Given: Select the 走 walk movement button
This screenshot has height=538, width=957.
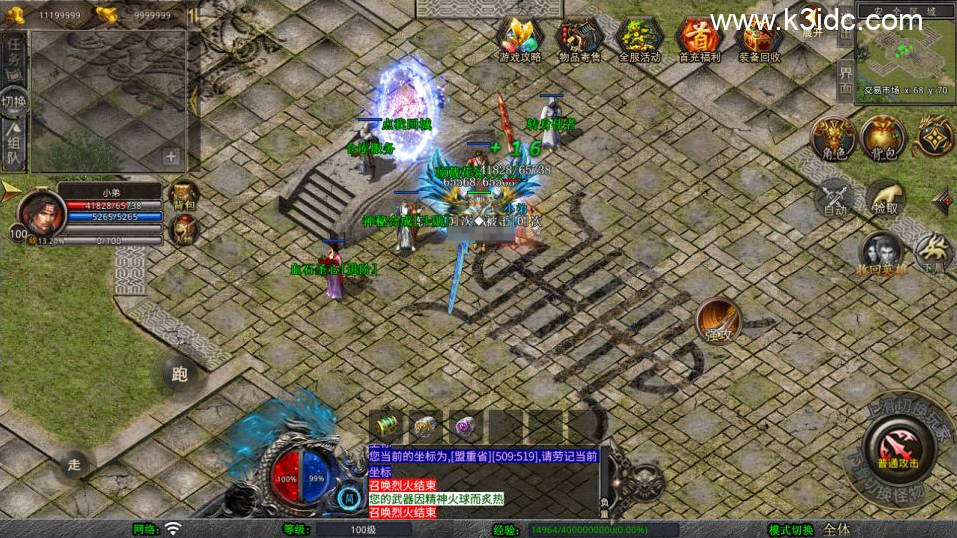Looking at the screenshot, I should click(74, 464).
